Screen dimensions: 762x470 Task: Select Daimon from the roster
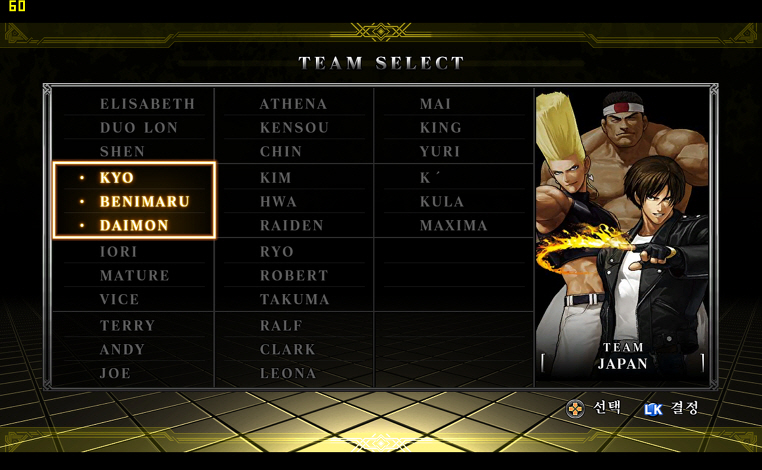click(x=134, y=226)
